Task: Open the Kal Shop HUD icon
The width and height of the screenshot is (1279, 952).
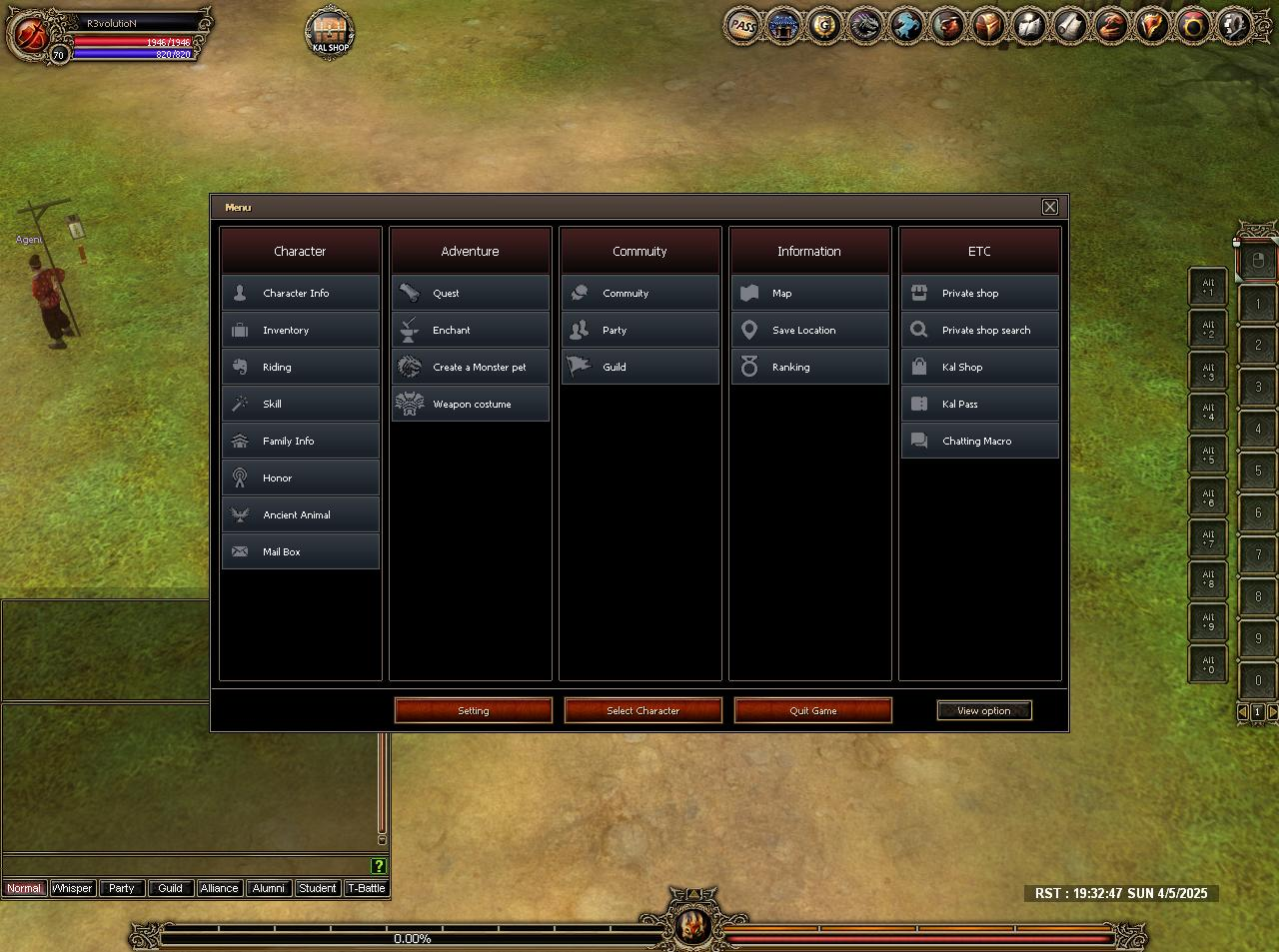Action: [330, 33]
